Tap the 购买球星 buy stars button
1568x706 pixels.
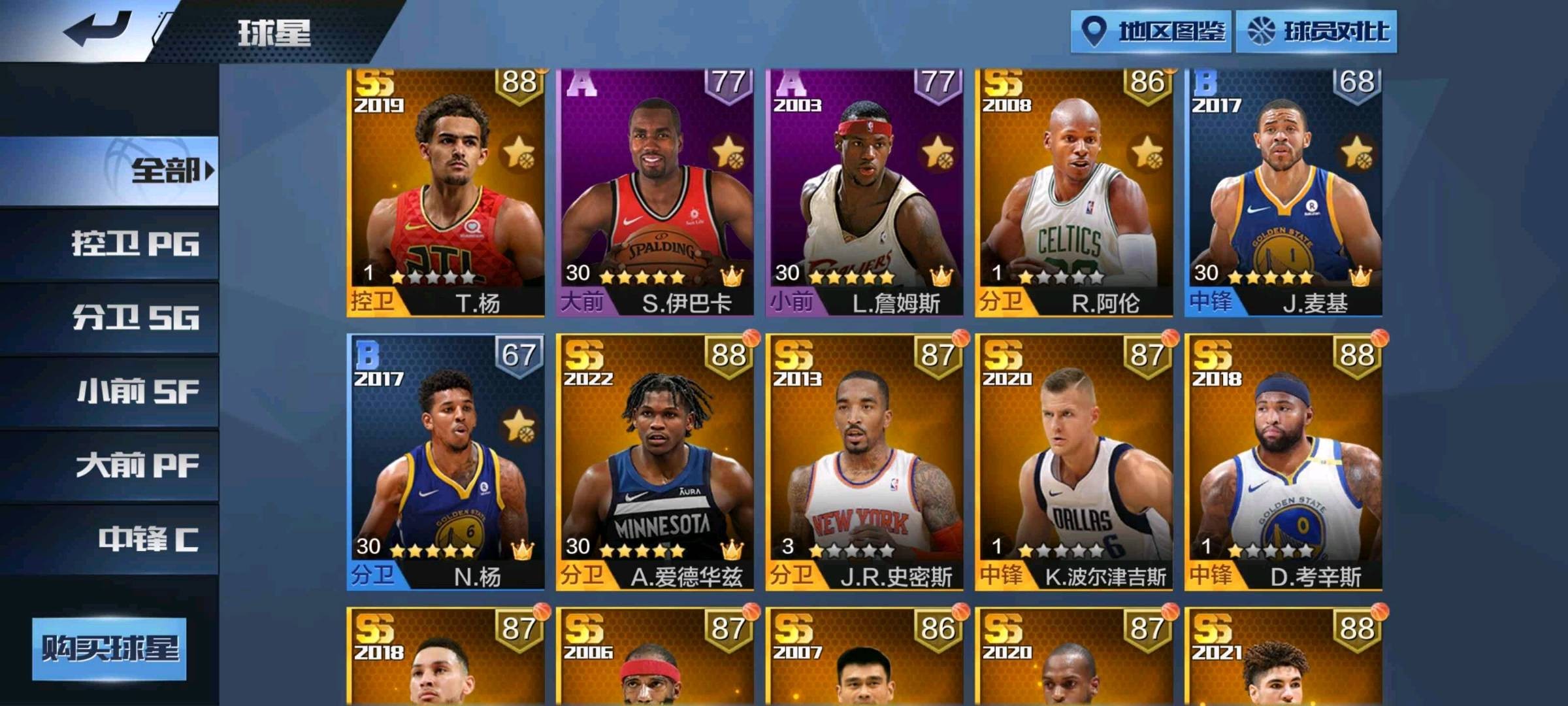click(x=110, y=648)
